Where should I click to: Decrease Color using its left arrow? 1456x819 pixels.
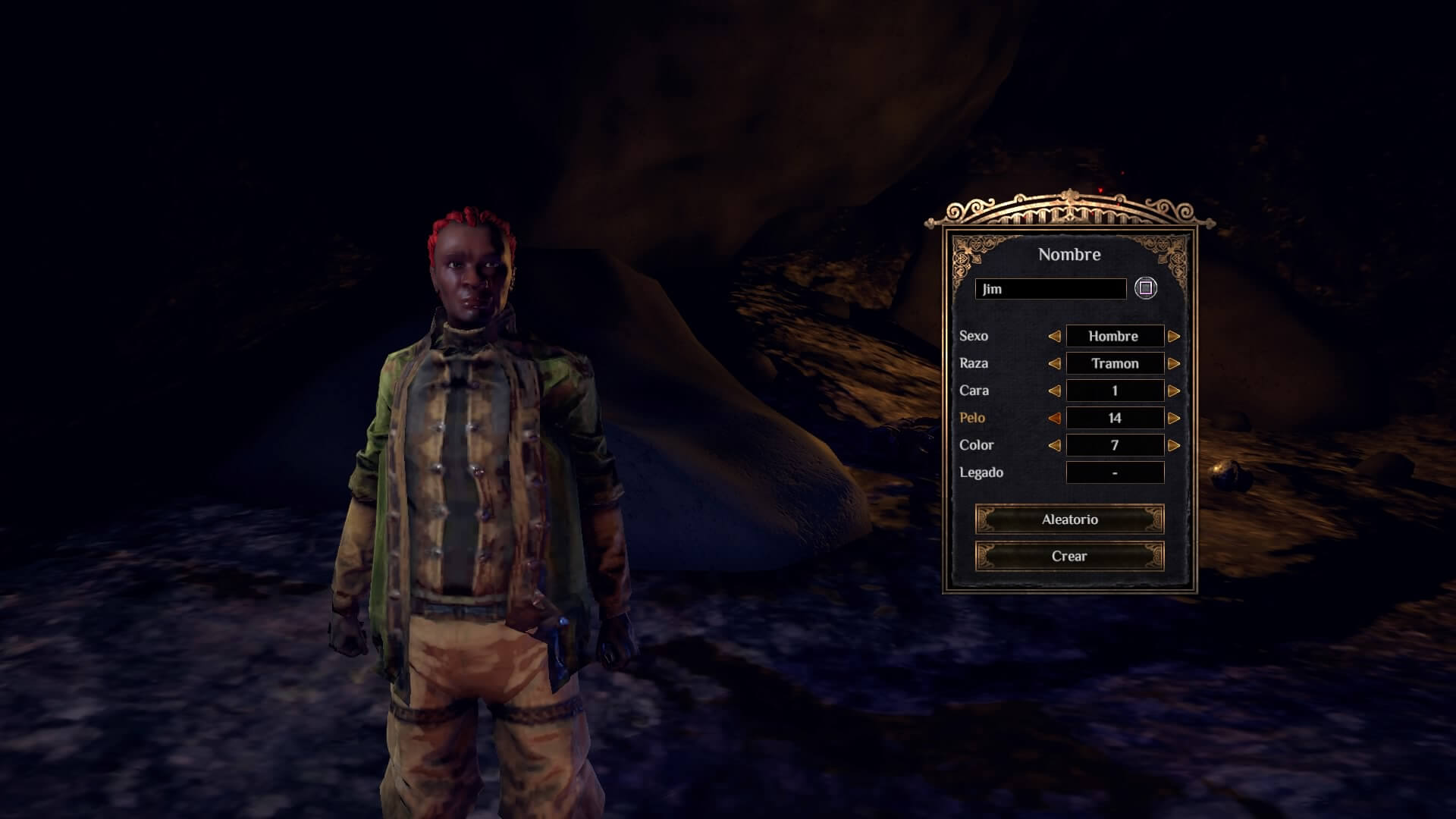point(1054,445)
